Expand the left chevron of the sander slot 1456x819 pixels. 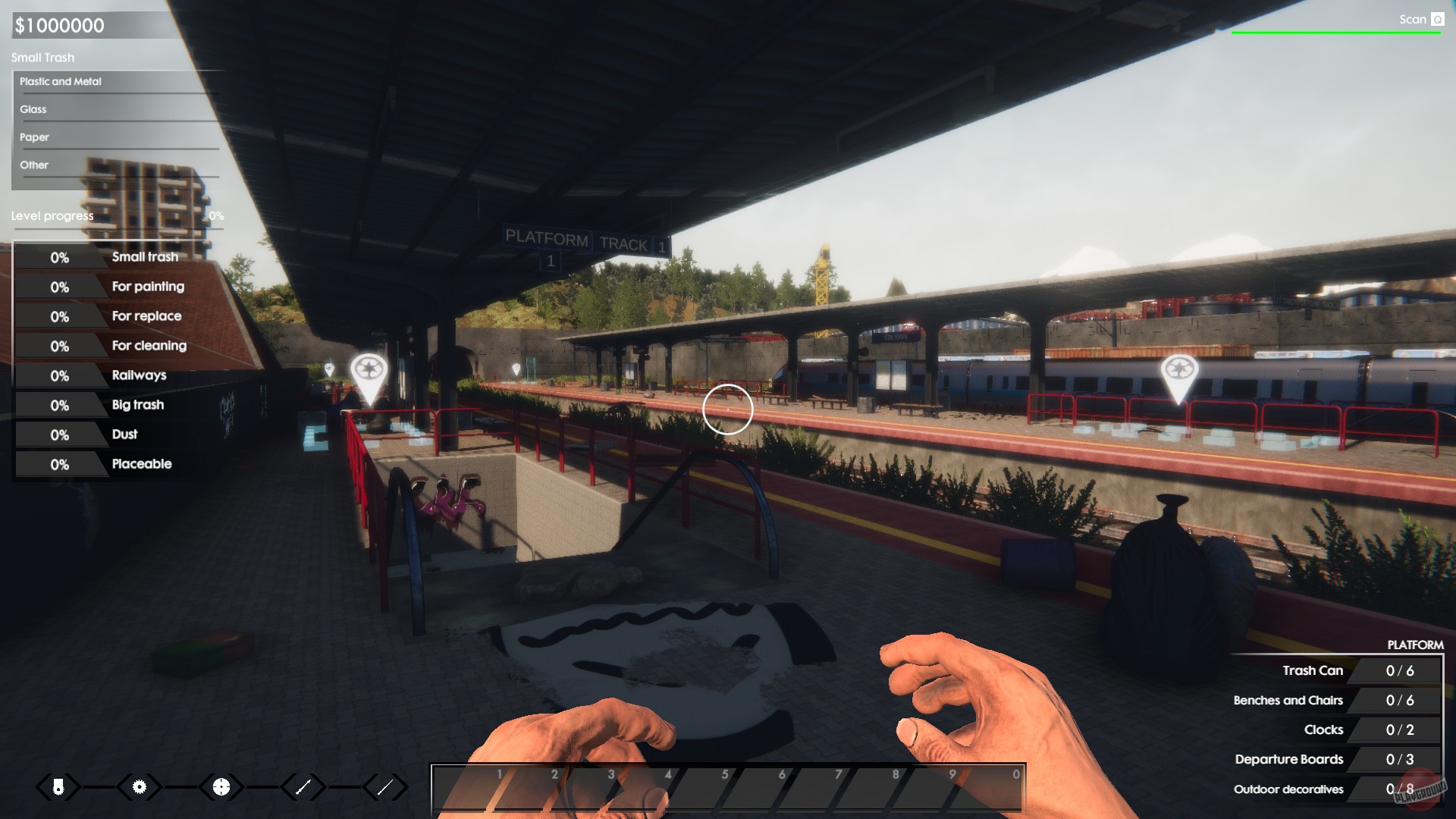(42, 787)
